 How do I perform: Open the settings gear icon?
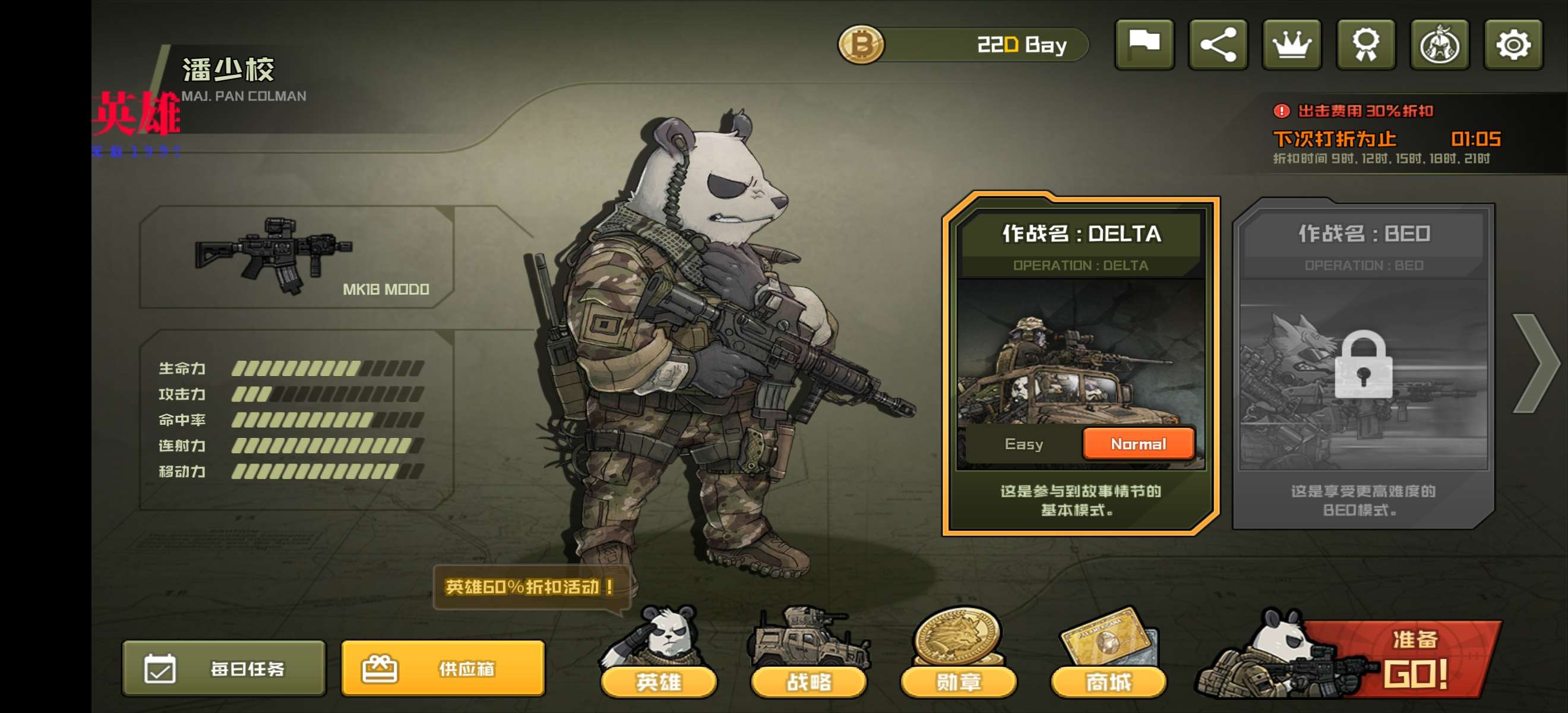click(1513, 45)
